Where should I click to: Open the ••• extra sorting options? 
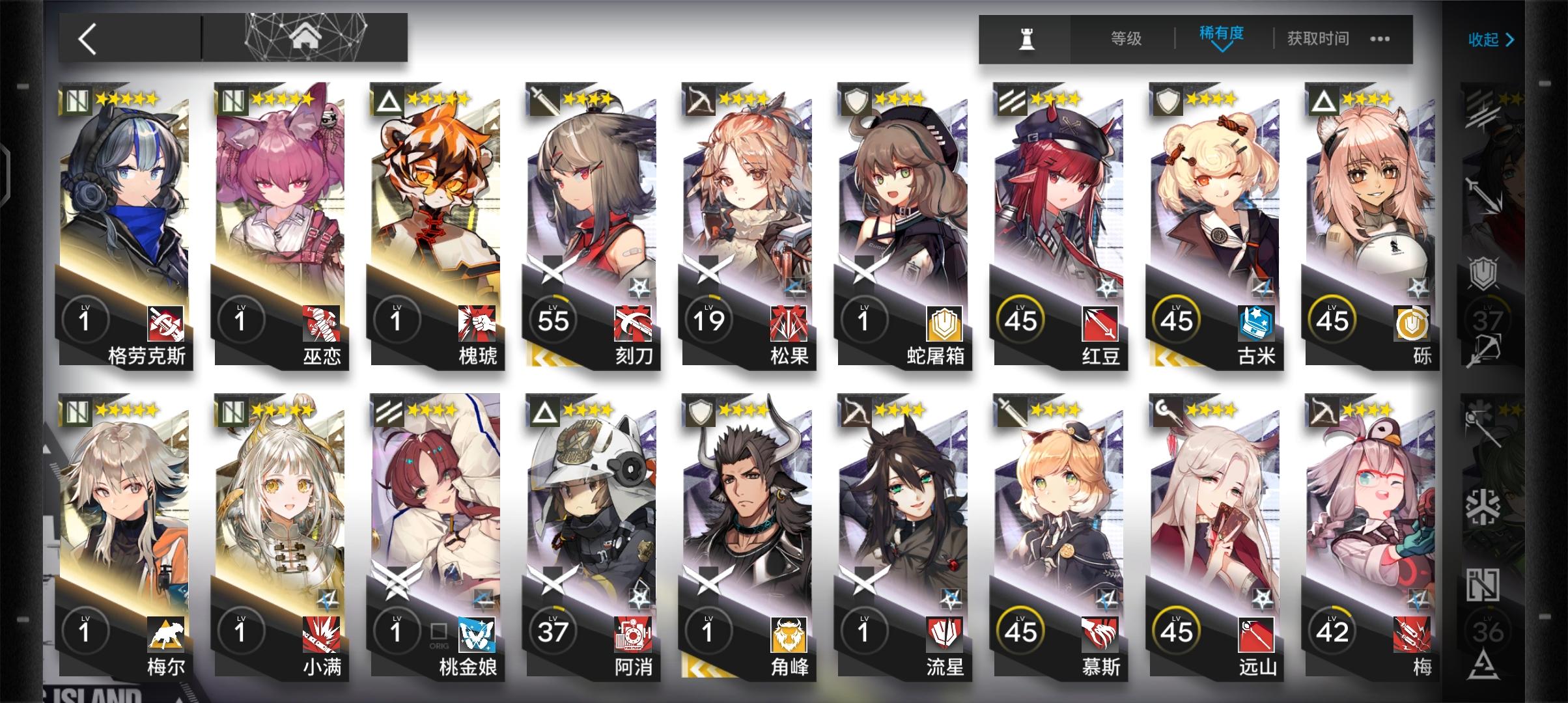[1380, 39]
